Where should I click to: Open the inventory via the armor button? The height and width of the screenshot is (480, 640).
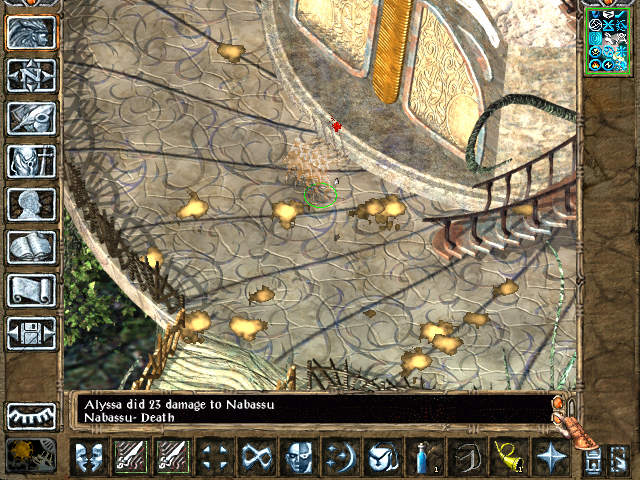point(32,161)
